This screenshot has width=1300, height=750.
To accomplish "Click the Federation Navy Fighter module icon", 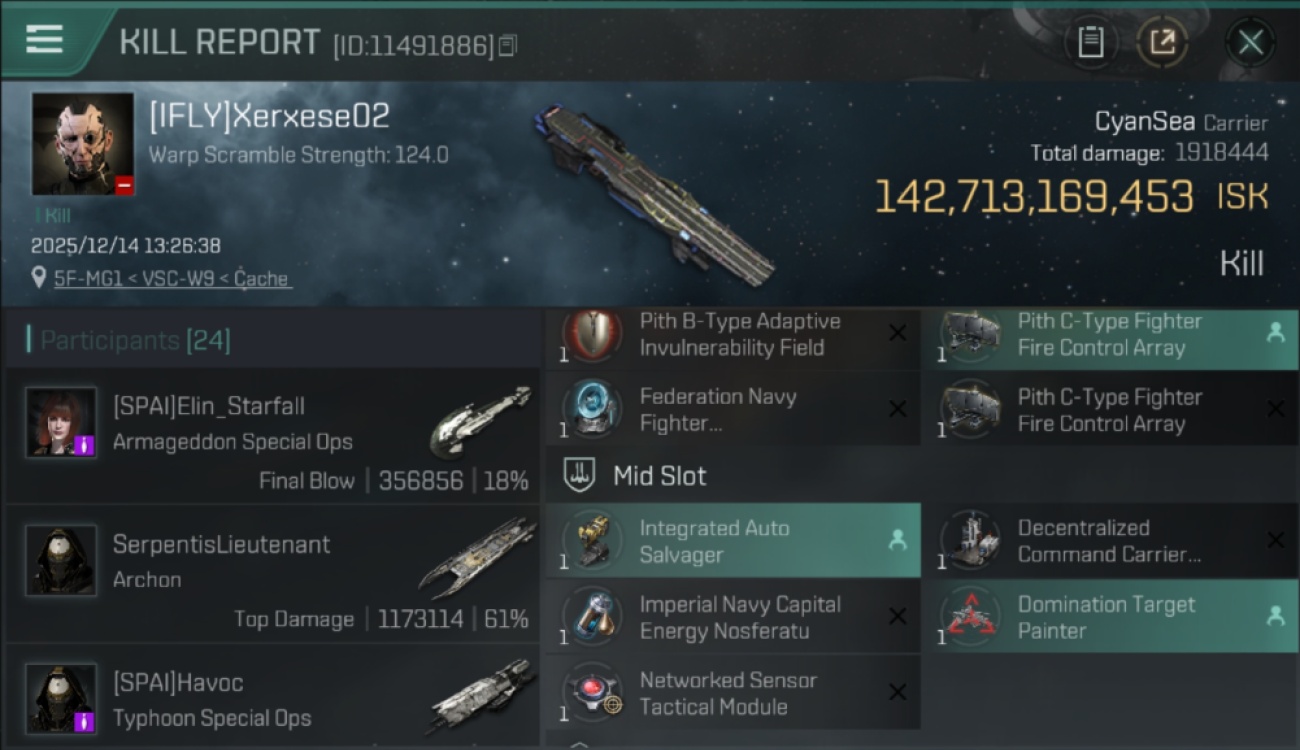I will 591,410.
